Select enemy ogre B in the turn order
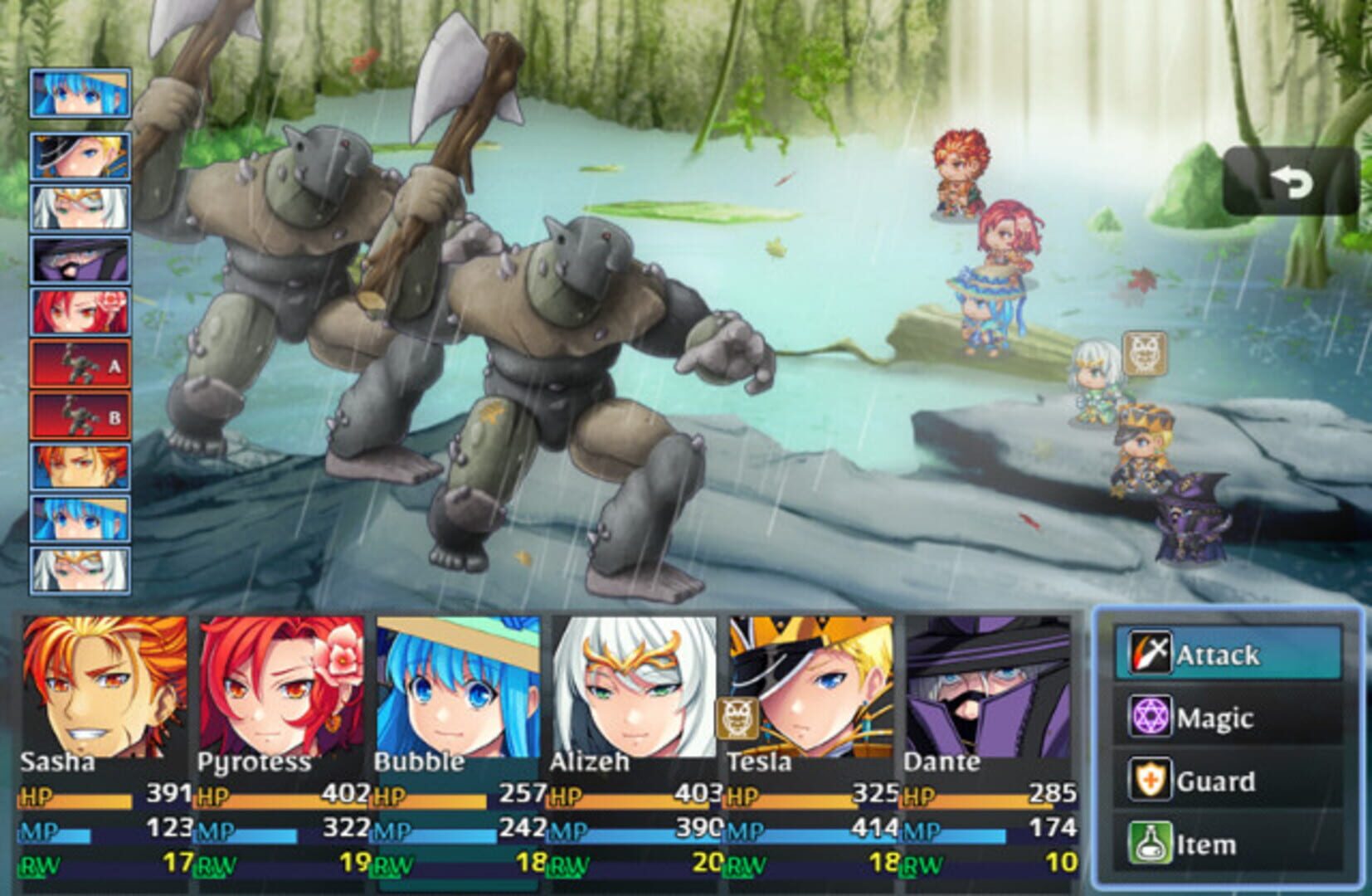This screenshot has width=1372, height=896. pos(79,415)
